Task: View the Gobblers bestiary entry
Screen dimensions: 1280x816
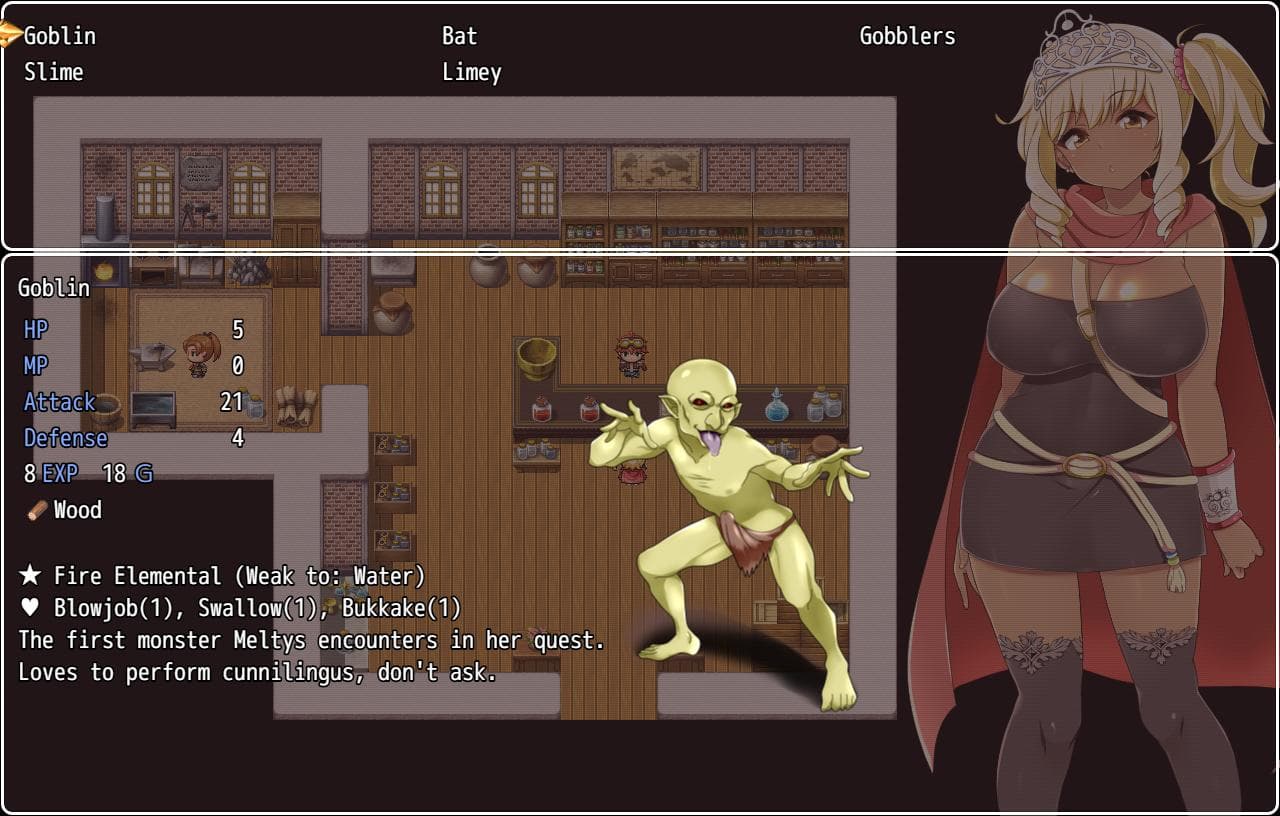Action: point(907,36)
